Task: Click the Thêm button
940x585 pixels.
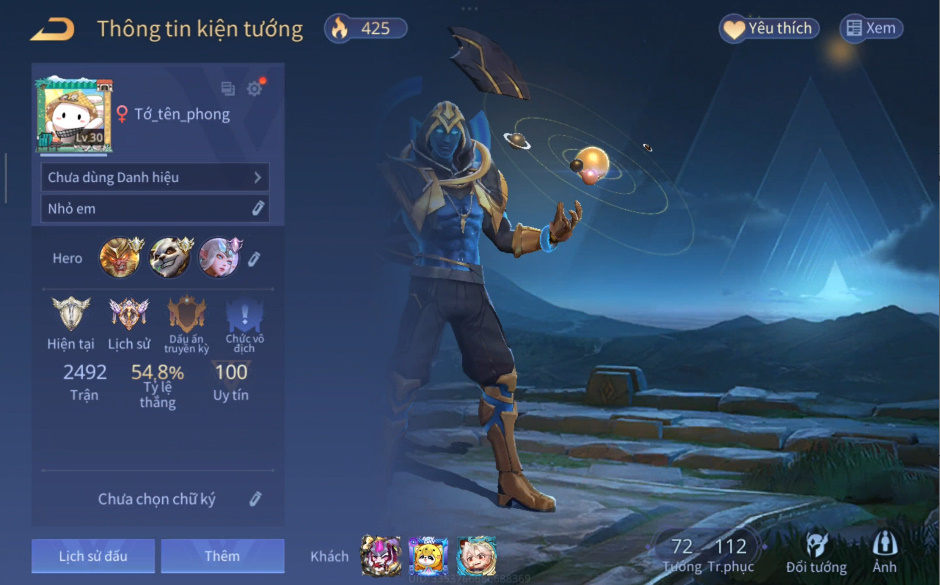Action: 222,556
